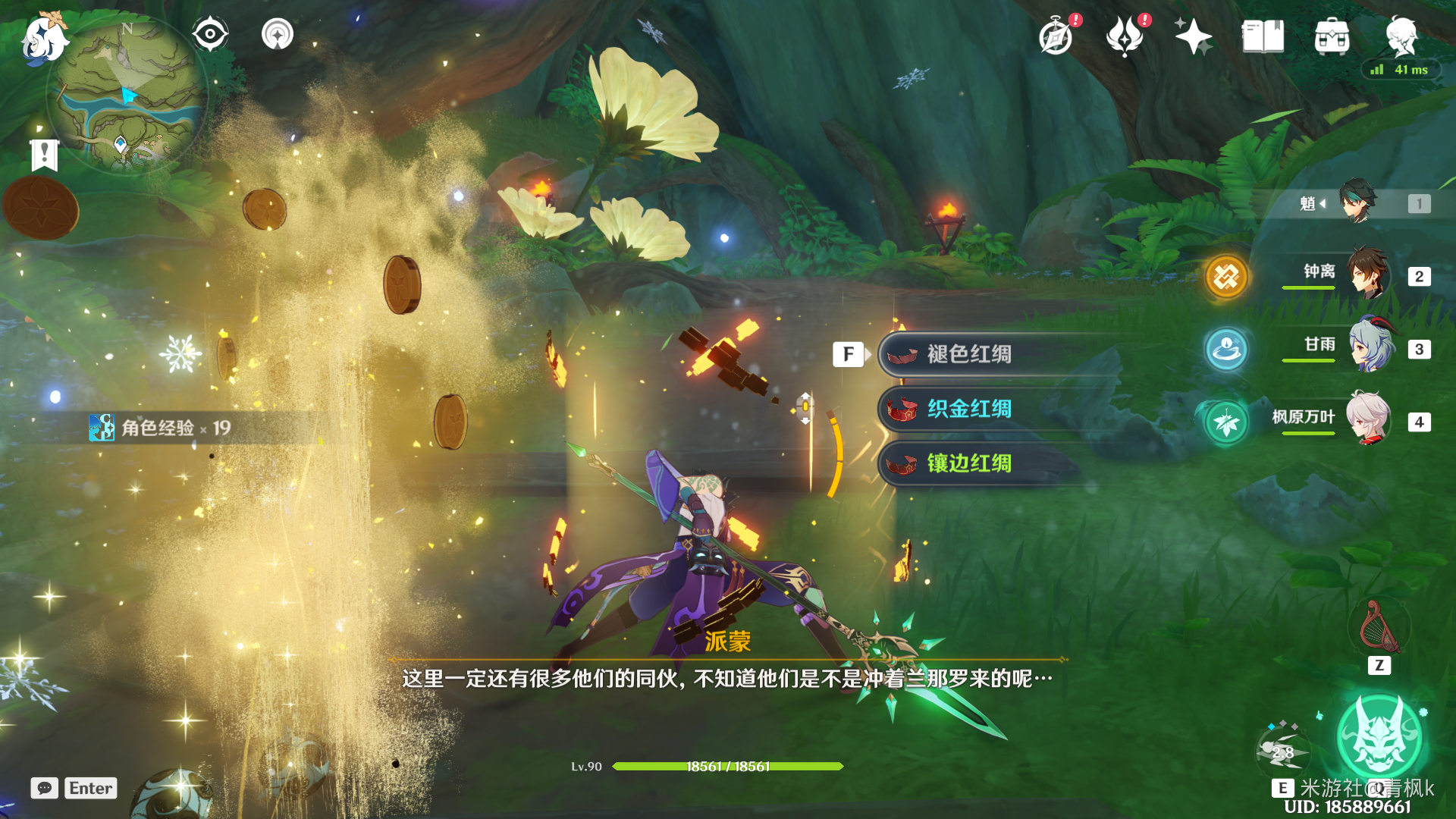Image resolution: width=1456 pixels, height=819 pixels.
Task: Toggle the elemental sight eye icon
Action: (x=210, y=34)
